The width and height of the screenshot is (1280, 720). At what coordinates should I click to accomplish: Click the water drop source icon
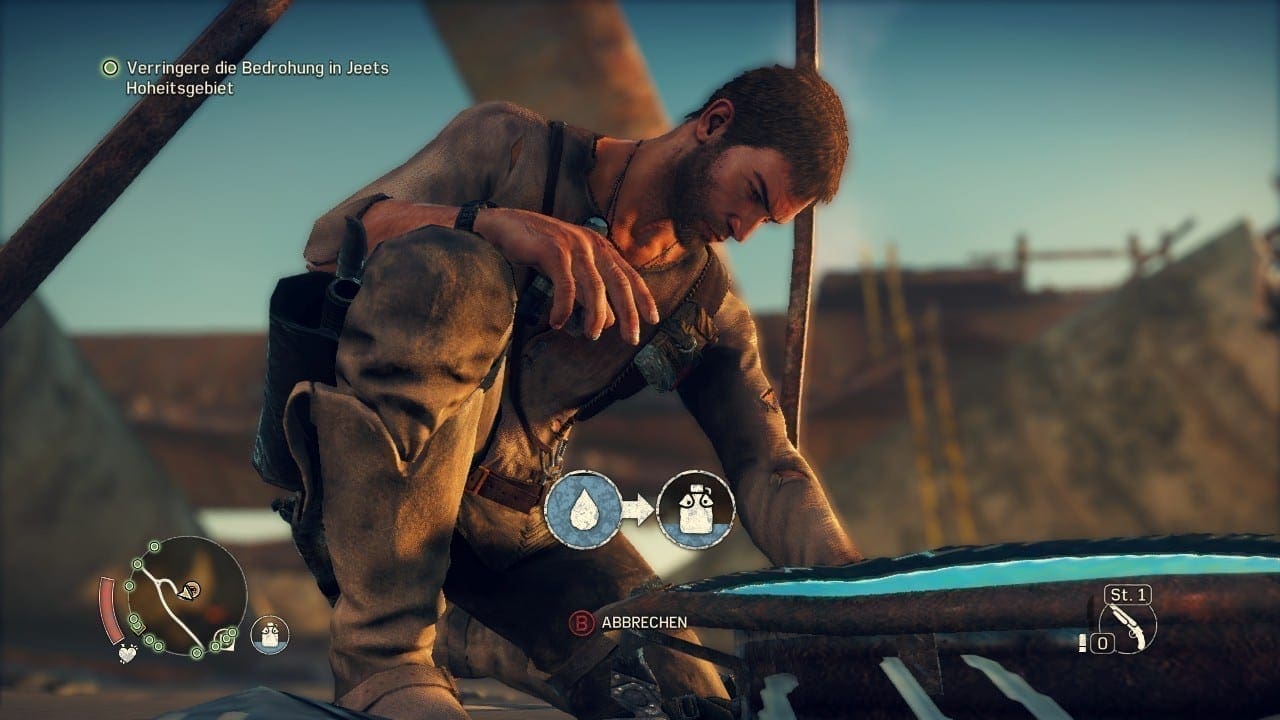pyautogui.click(x=582, y=509)
